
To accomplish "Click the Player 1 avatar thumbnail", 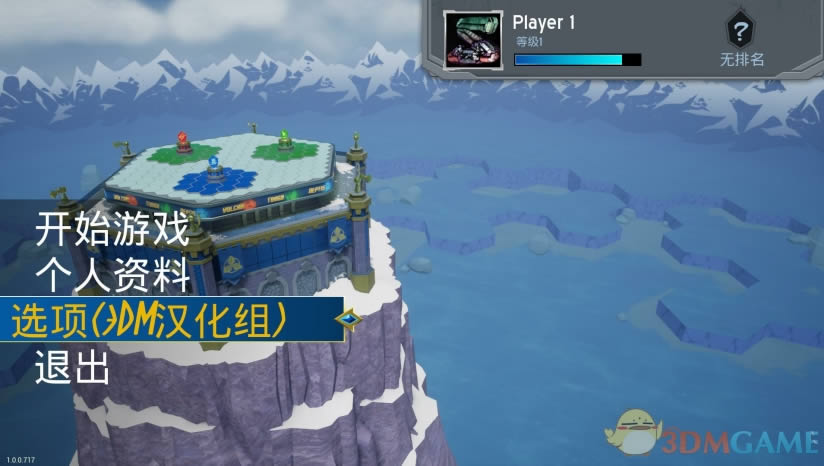I will click(x=473, y=41).
